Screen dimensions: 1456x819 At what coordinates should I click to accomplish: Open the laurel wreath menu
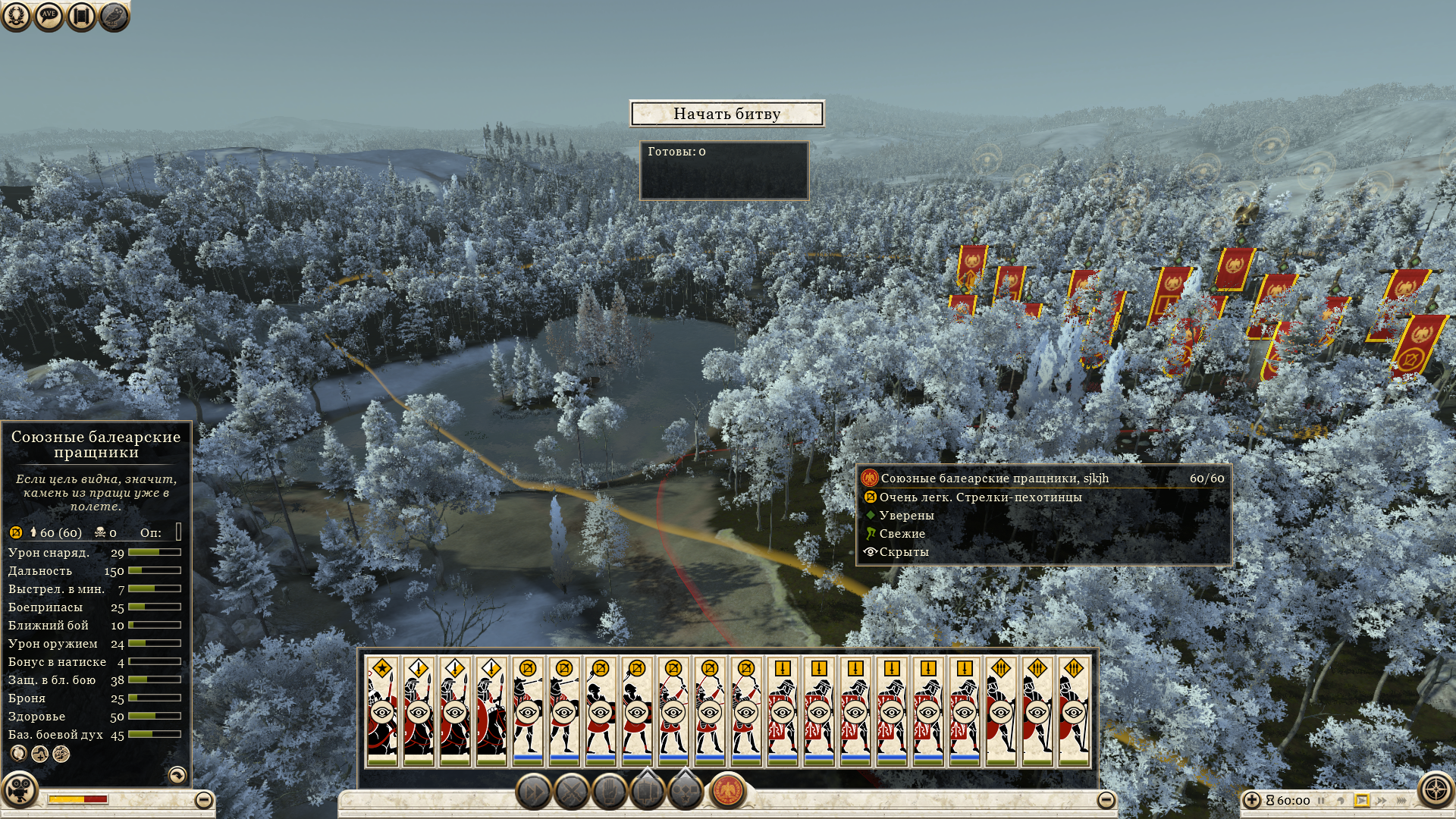16,16
